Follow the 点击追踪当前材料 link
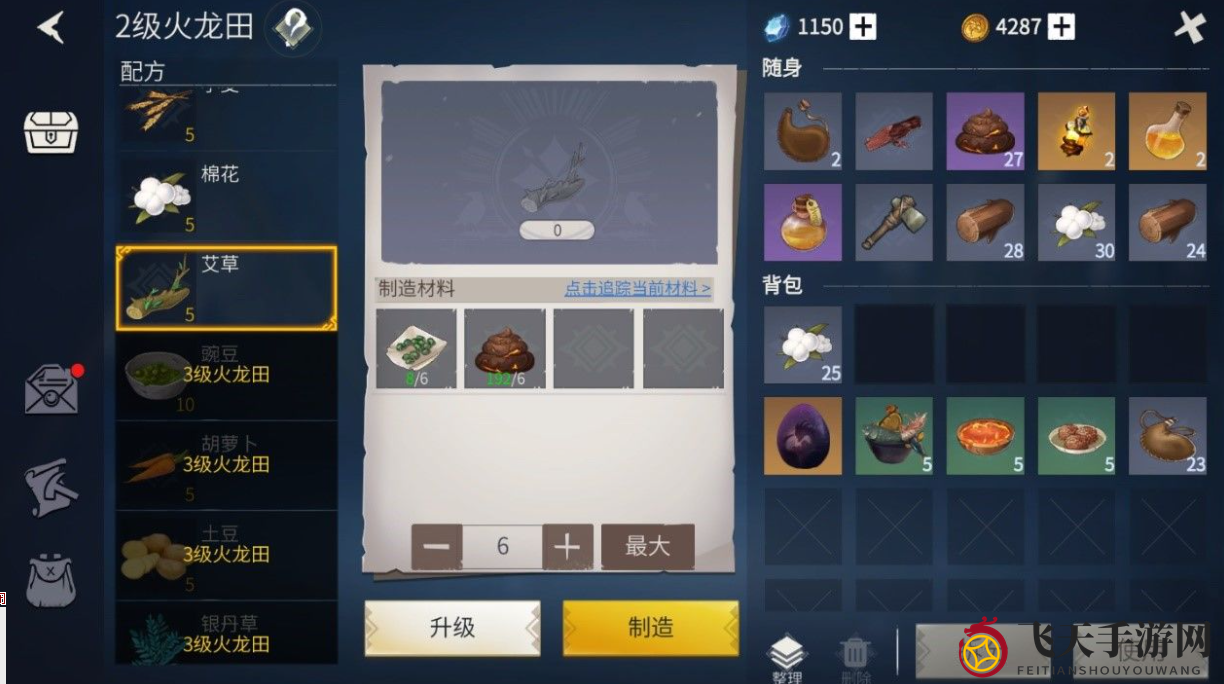 tap(637, 289)
